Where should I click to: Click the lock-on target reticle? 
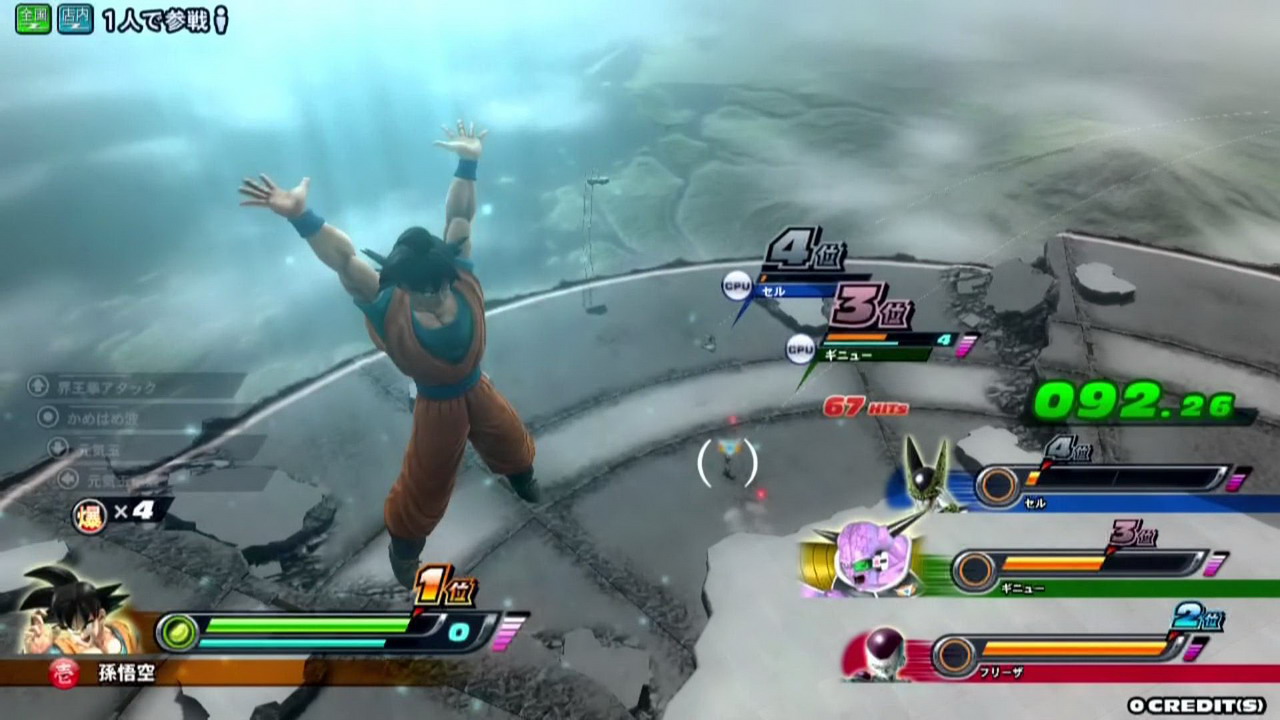[x=728, y=464]
